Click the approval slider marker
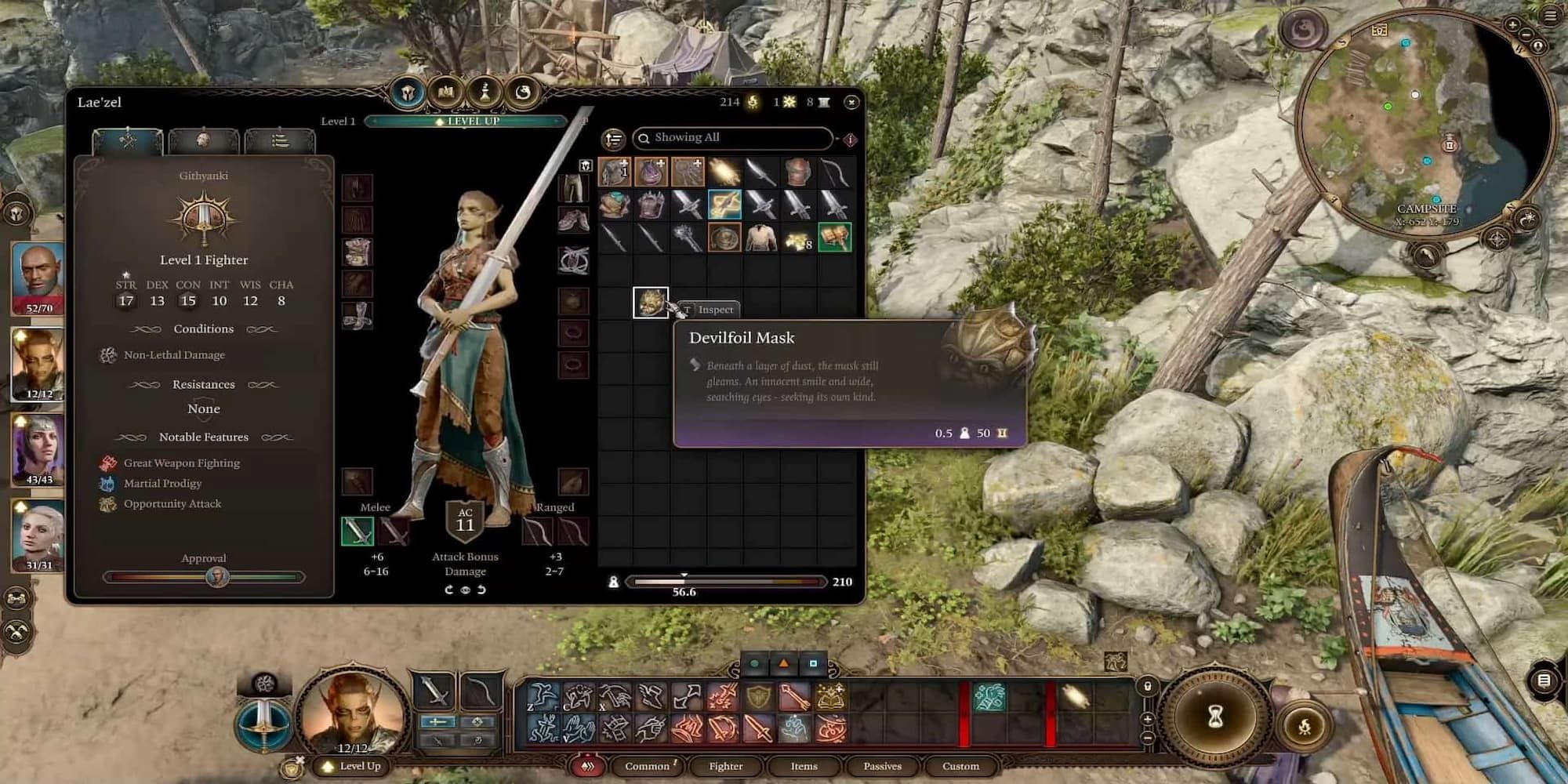1568x784 pixels. [216, 578]
